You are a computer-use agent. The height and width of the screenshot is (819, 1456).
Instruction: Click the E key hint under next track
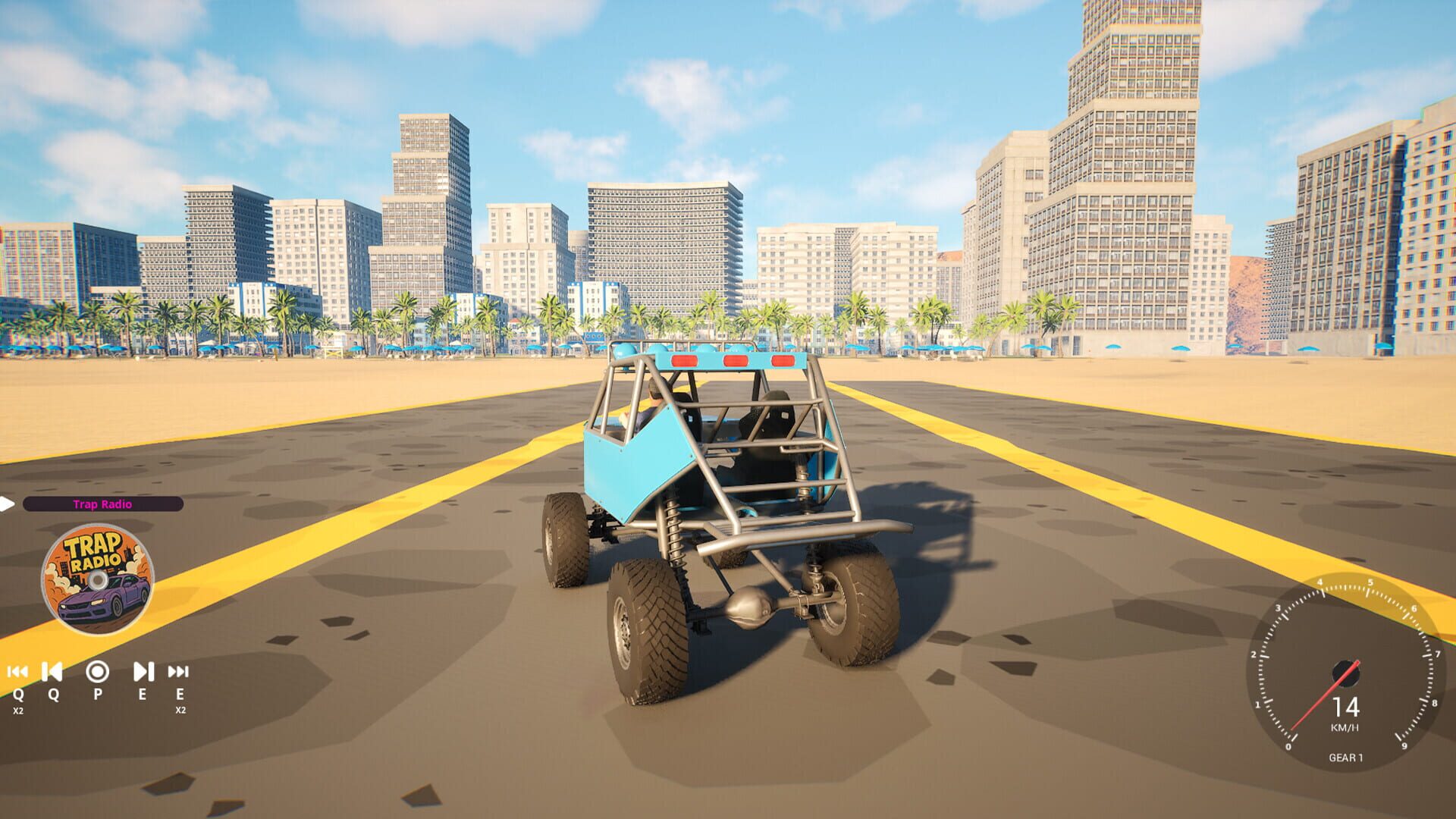[143, 694]
